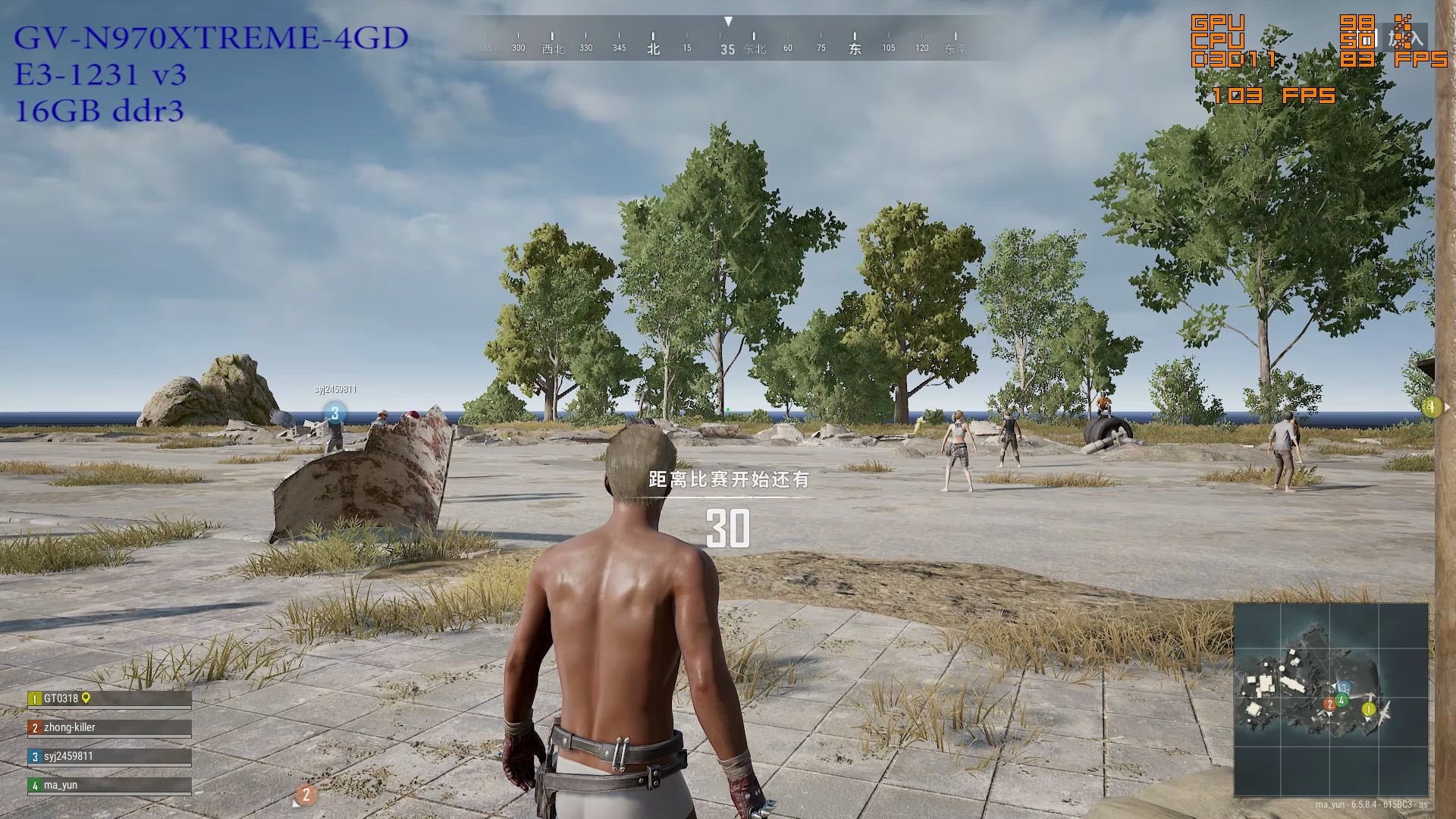
Task: Select teammate number 1 badge for GT0318
Action: click(34, 698)
